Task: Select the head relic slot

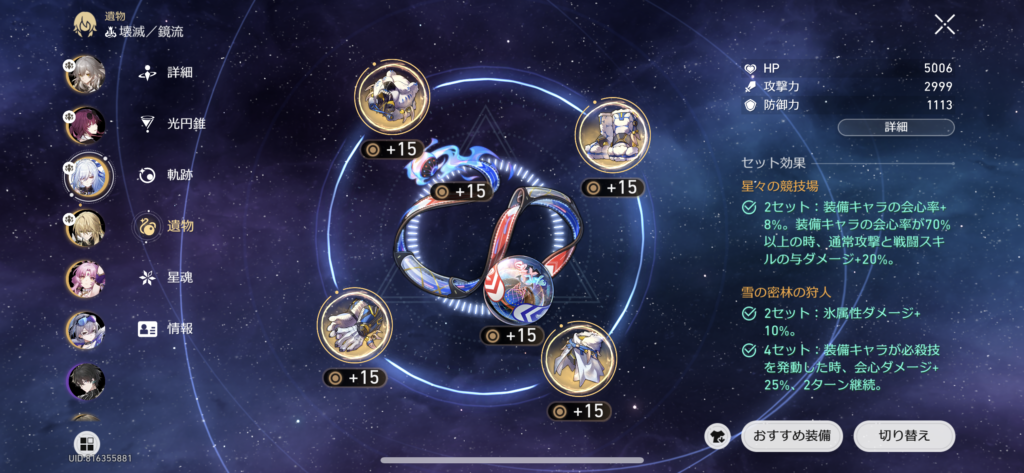Action: pos(390,100)
